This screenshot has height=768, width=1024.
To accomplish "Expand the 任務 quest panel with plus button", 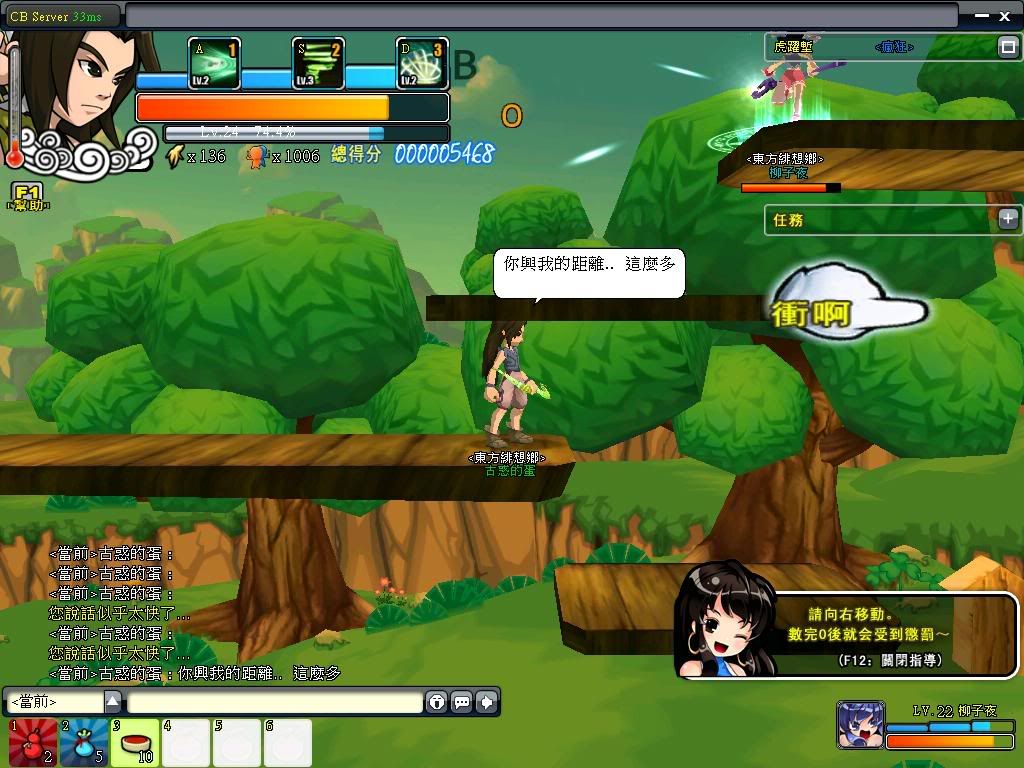I will coord(1008,219).
